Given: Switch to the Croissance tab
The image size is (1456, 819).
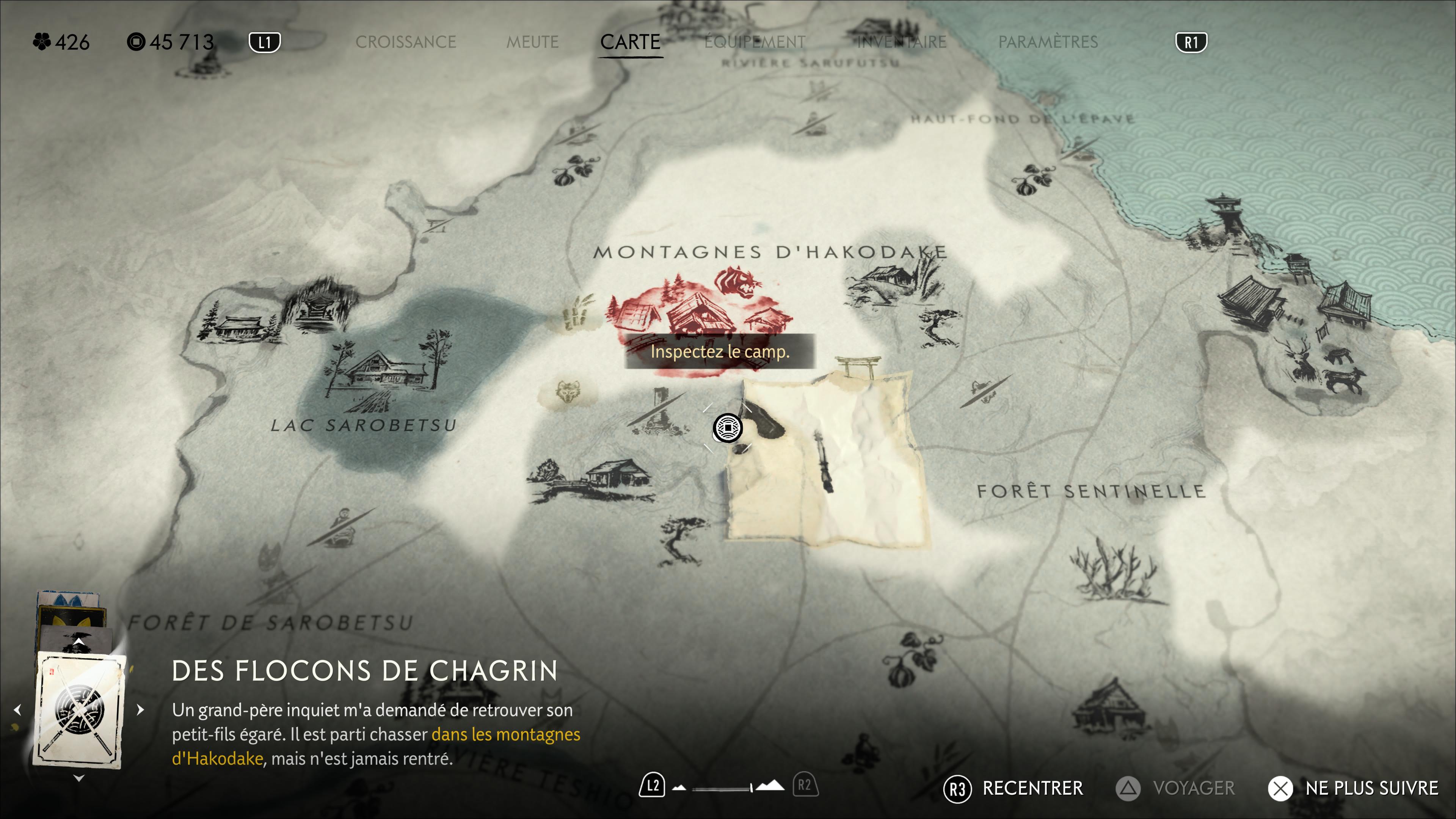Looking at the screenshot, I should [405, 42].
